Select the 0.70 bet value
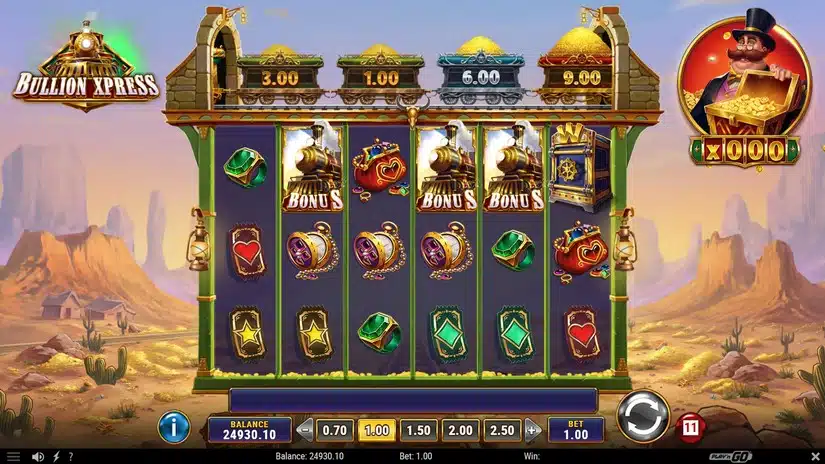This screenshot has width=825, height=464. tap(335, 430)
